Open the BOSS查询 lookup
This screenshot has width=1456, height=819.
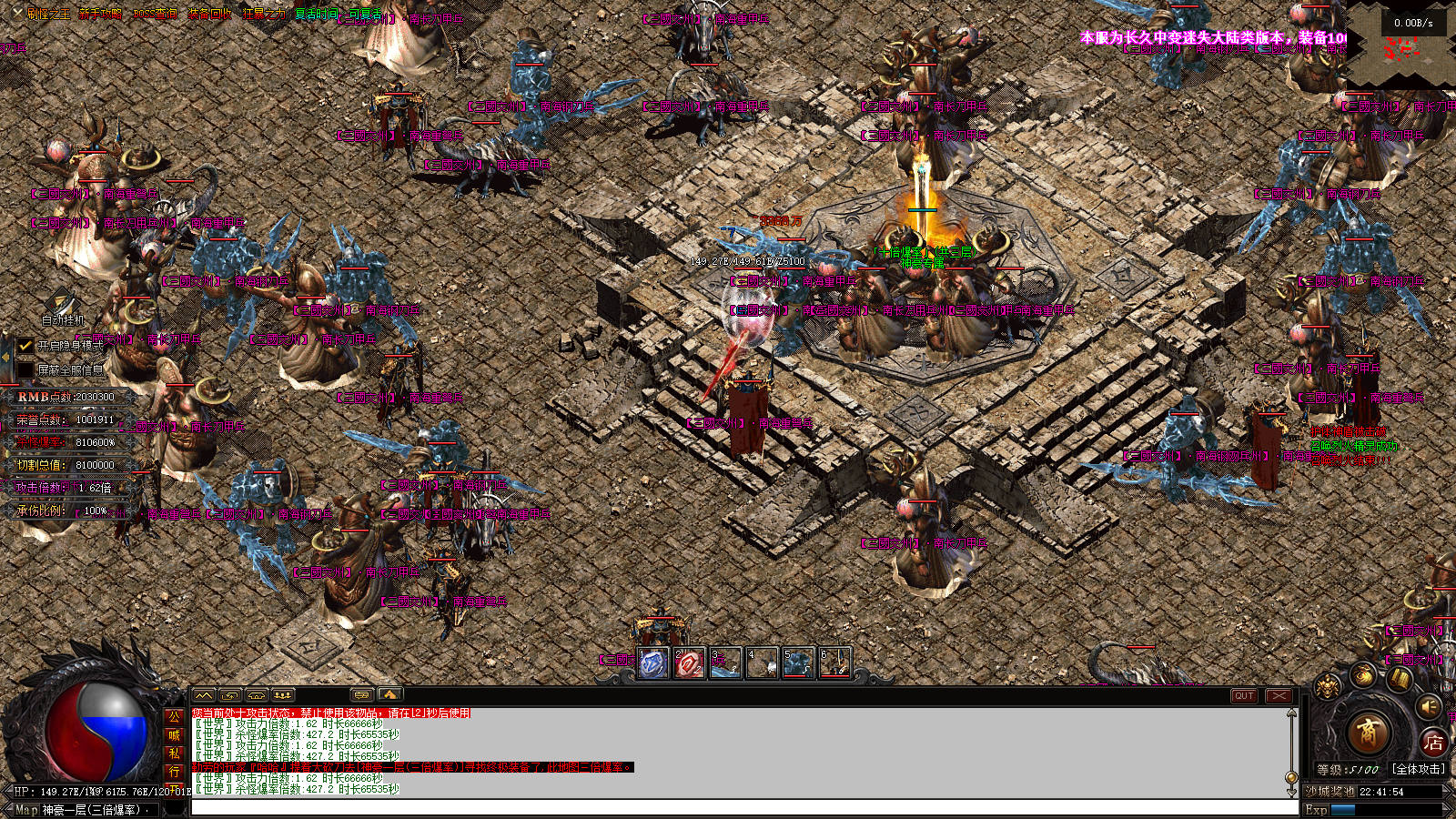pyautogui.click(x=155, y=15)
